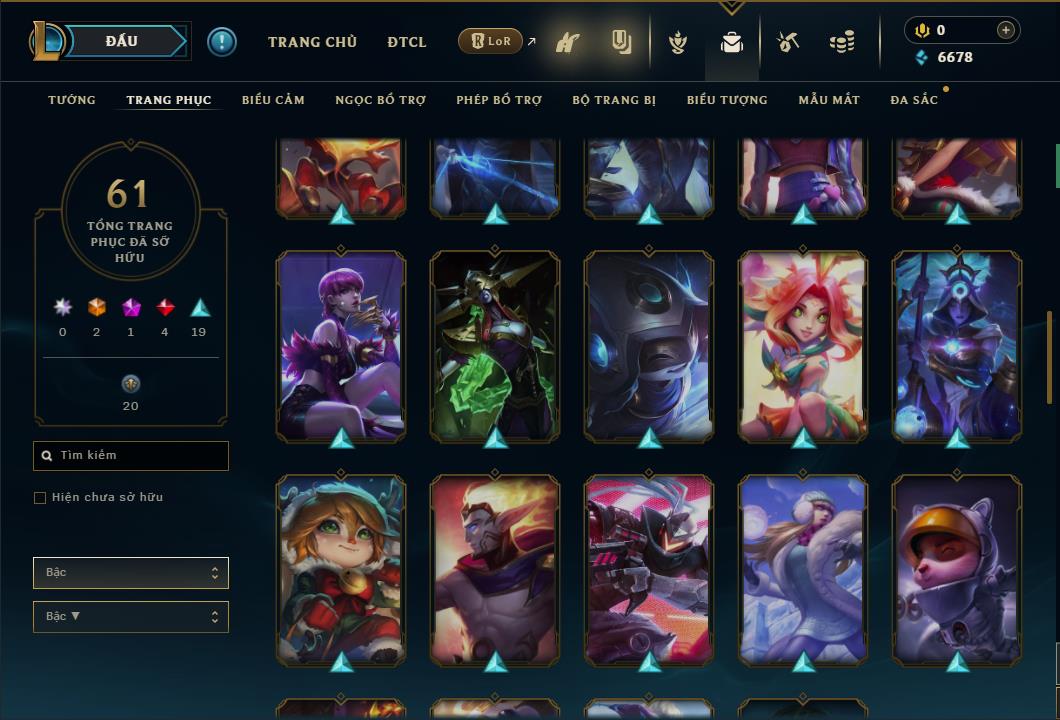
Task: Show the PHÉP BỔ TRỢ tab
Action: point(499,100)
